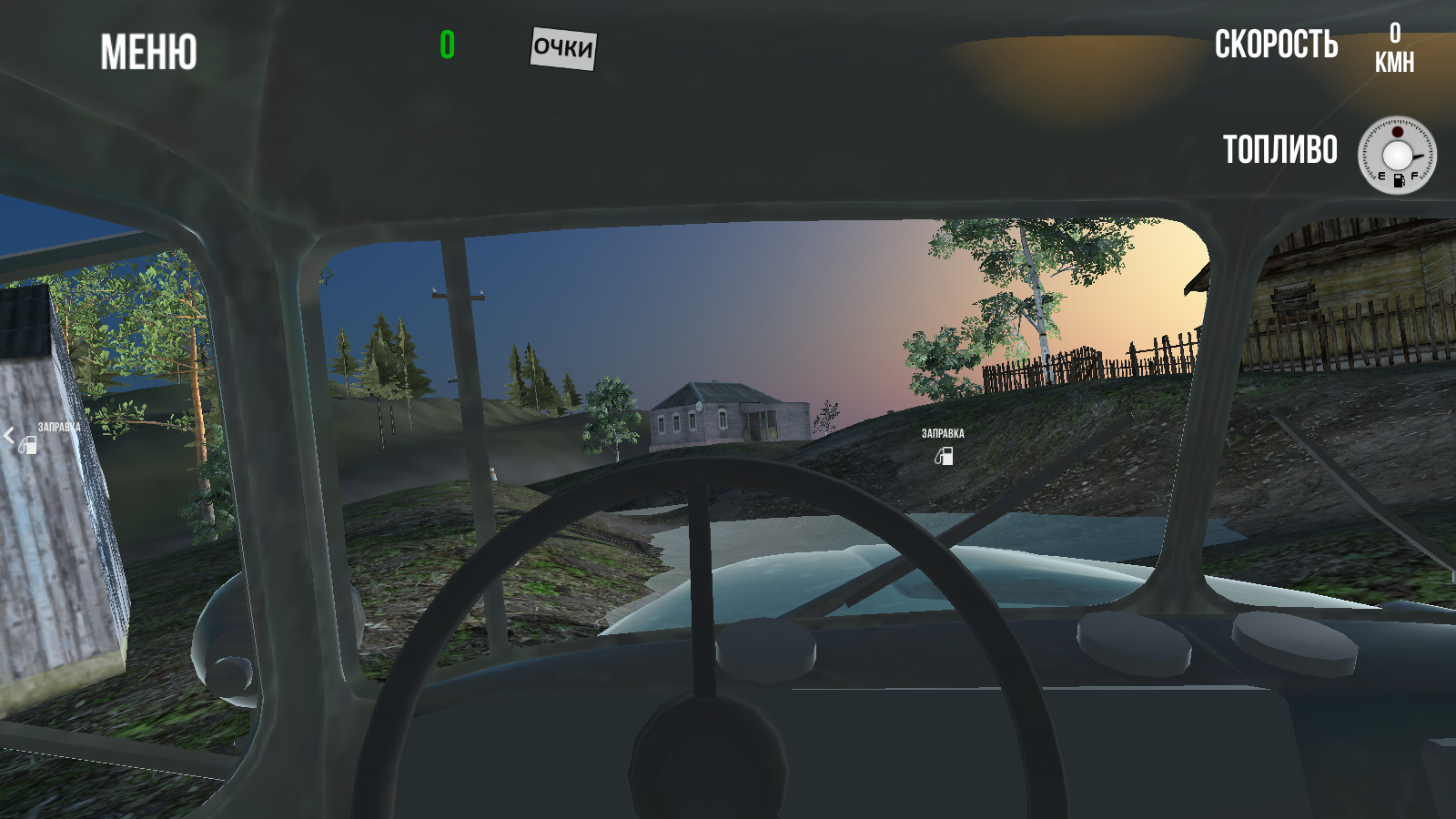The width and height of the screenshot is (1456, 819).
Task: Open the МЕНЮ item
Action: click(x=148, y=53)
